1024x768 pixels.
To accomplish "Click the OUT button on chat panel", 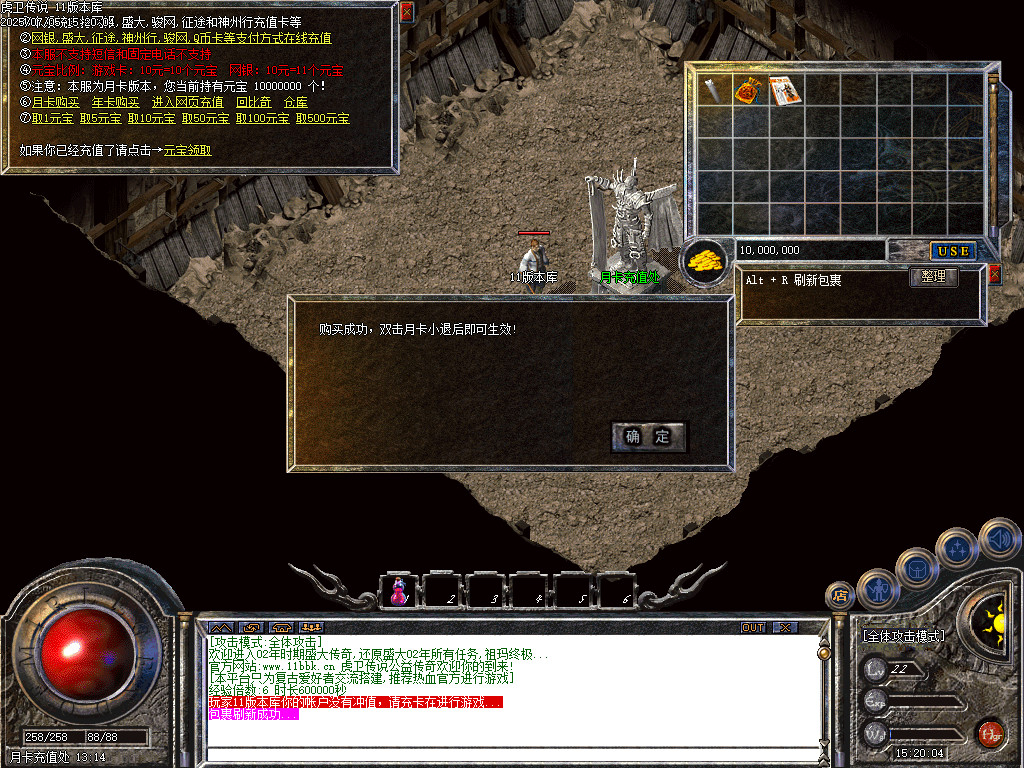I will [x=752, y=627].
